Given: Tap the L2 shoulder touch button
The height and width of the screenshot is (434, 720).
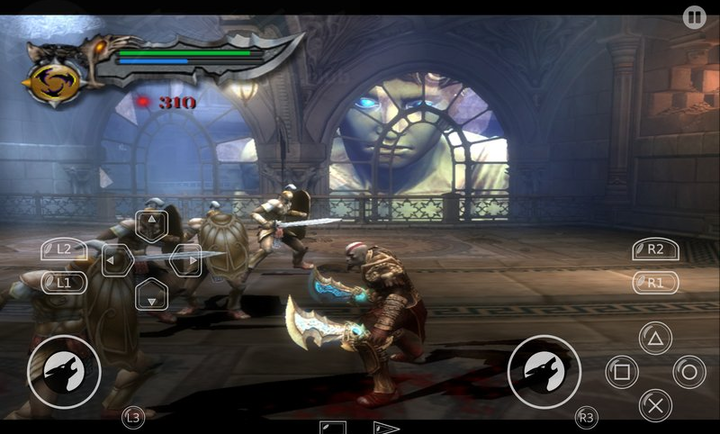Looking at the screenshot, I should (x=62, y=249).
